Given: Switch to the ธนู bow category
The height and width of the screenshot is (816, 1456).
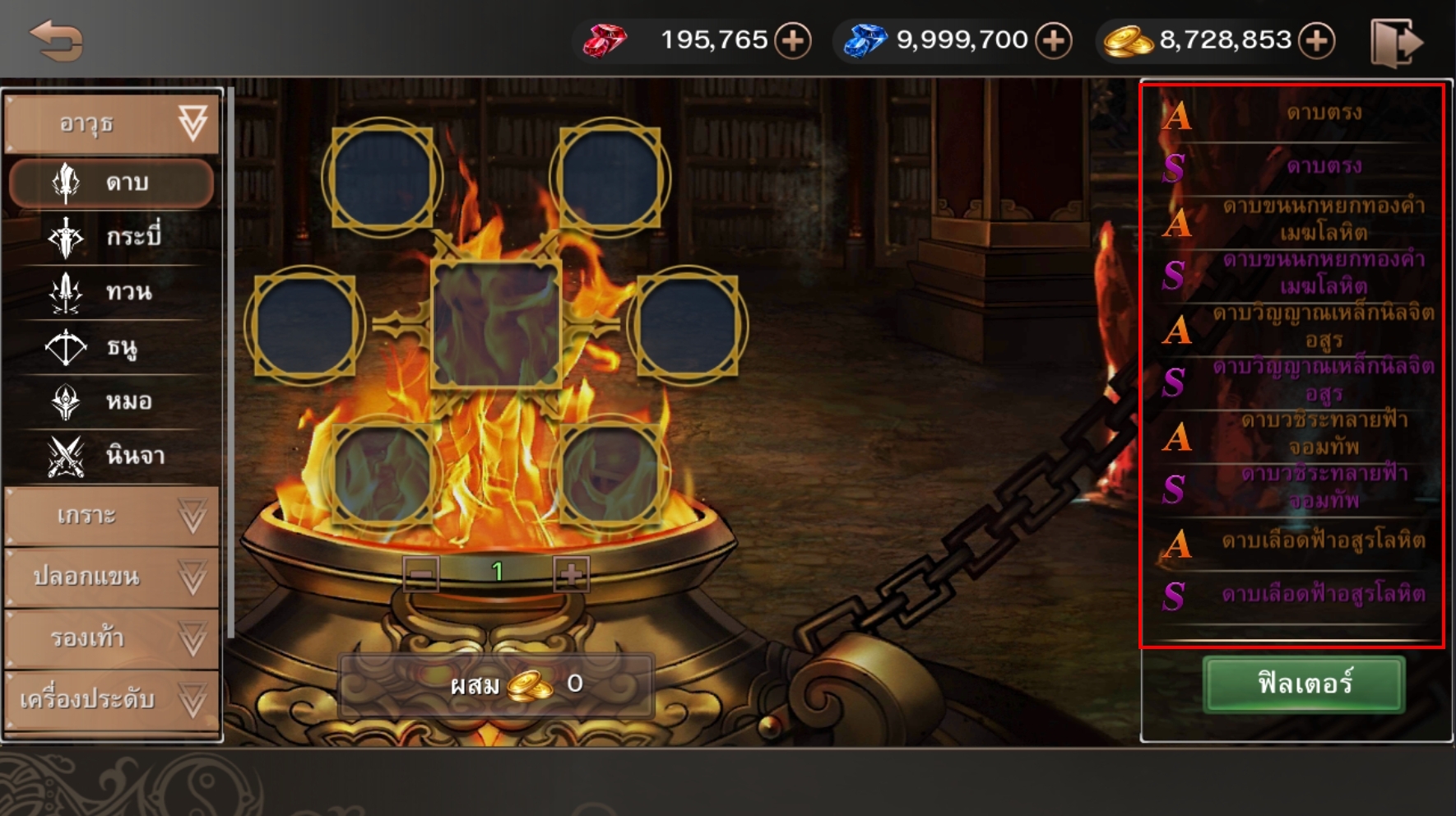Looking at the screenshot, I should click(x=112, y=346).
